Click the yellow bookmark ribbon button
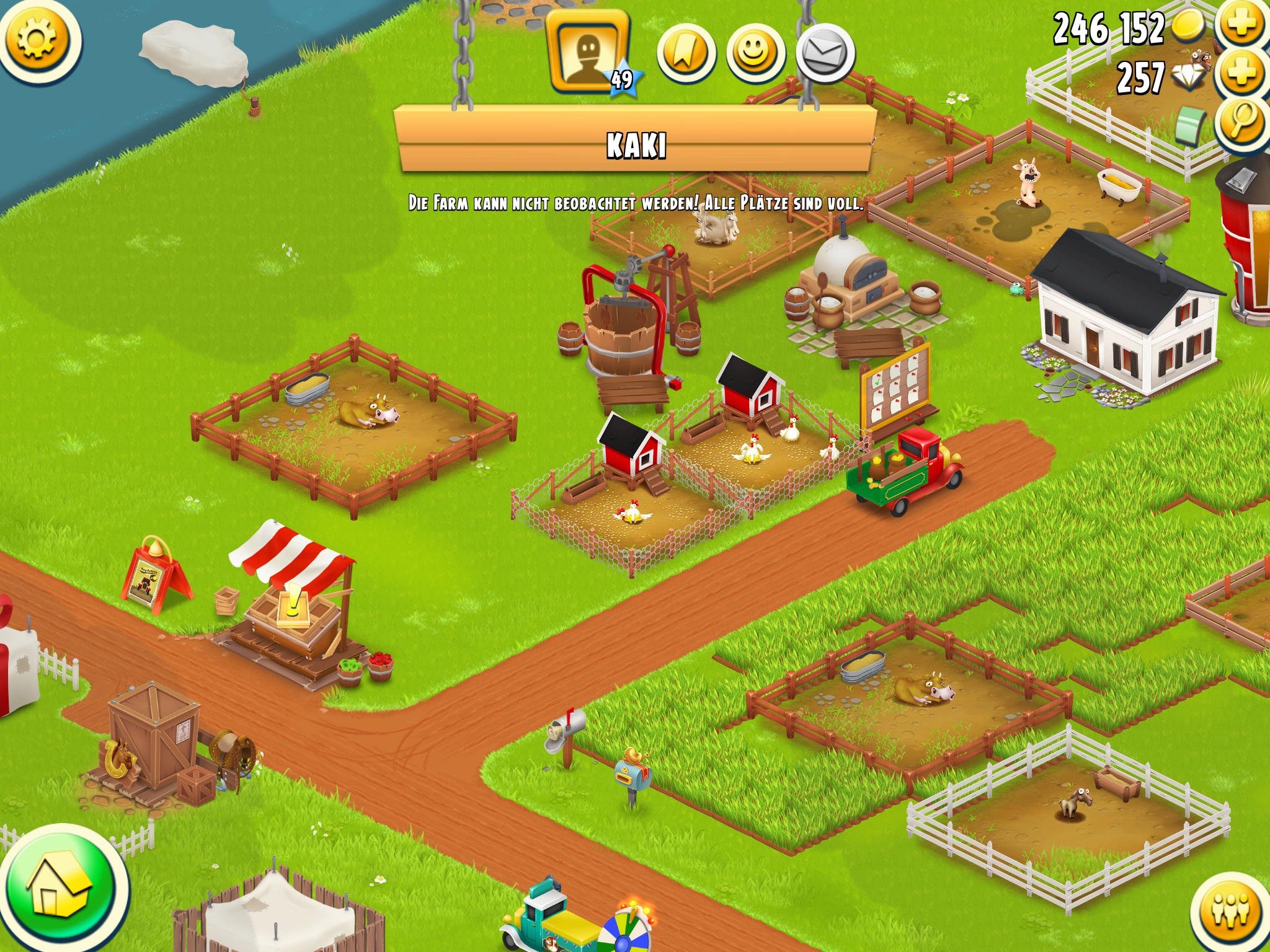Viewport: 1270px width, 952px height. [686, 54]
